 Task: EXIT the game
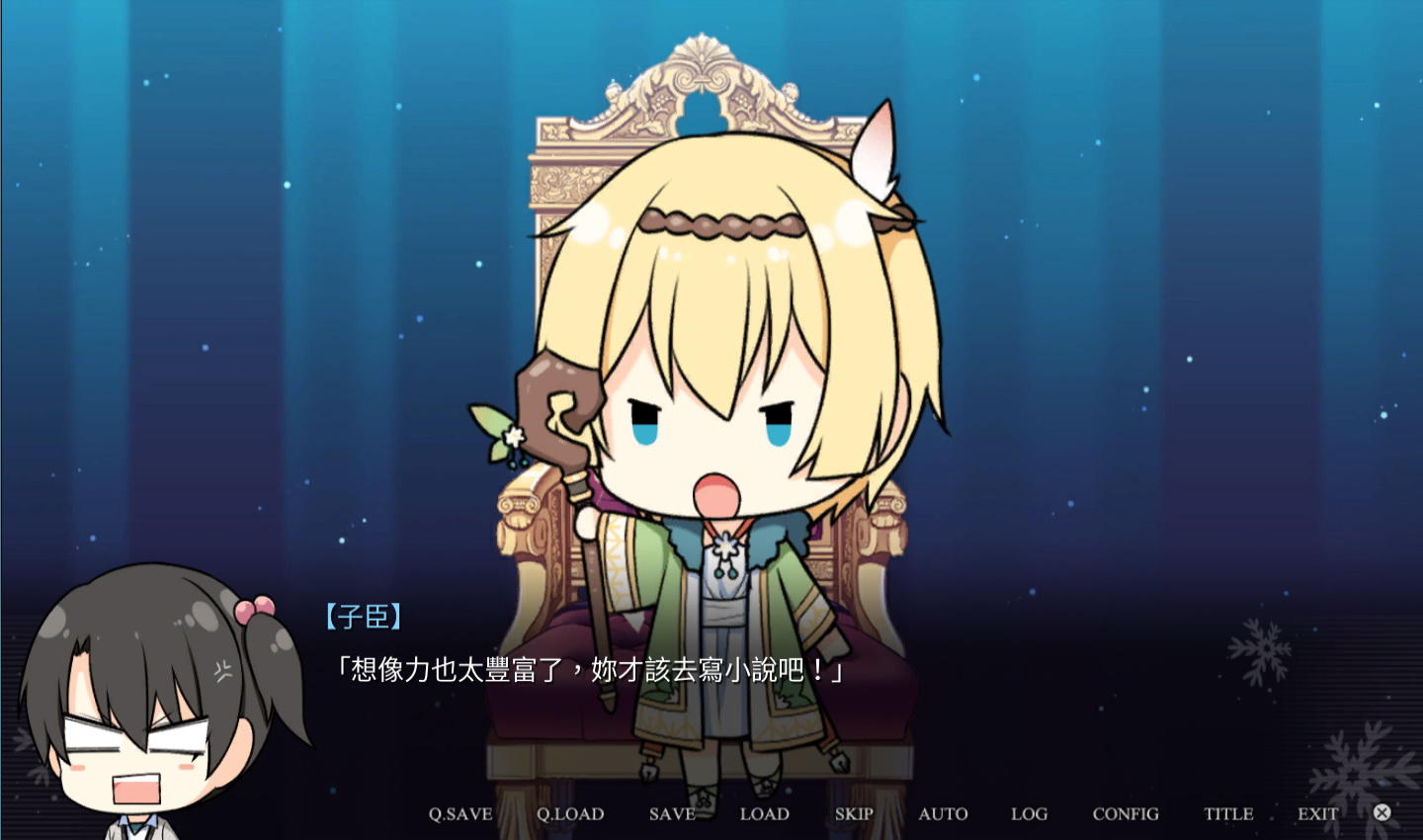[1318, 813]
